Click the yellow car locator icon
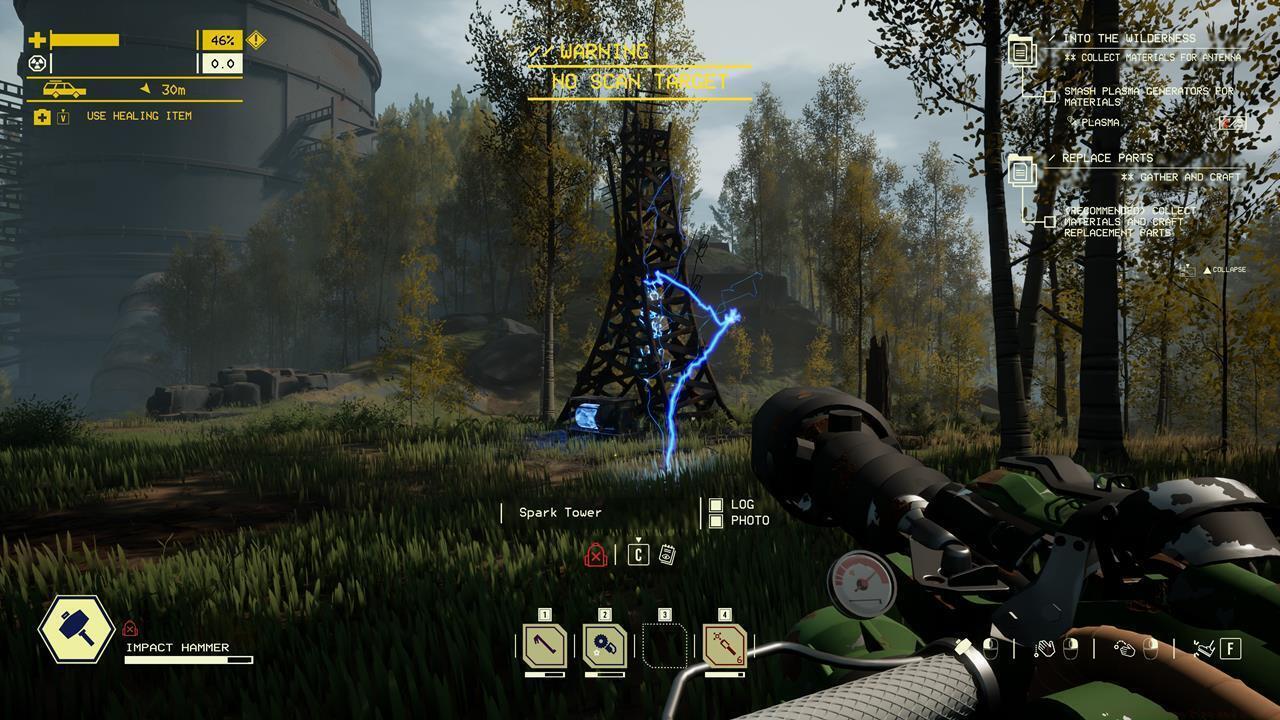The height and width of the screenshot is (720, 1280). (x=64, y=89)
